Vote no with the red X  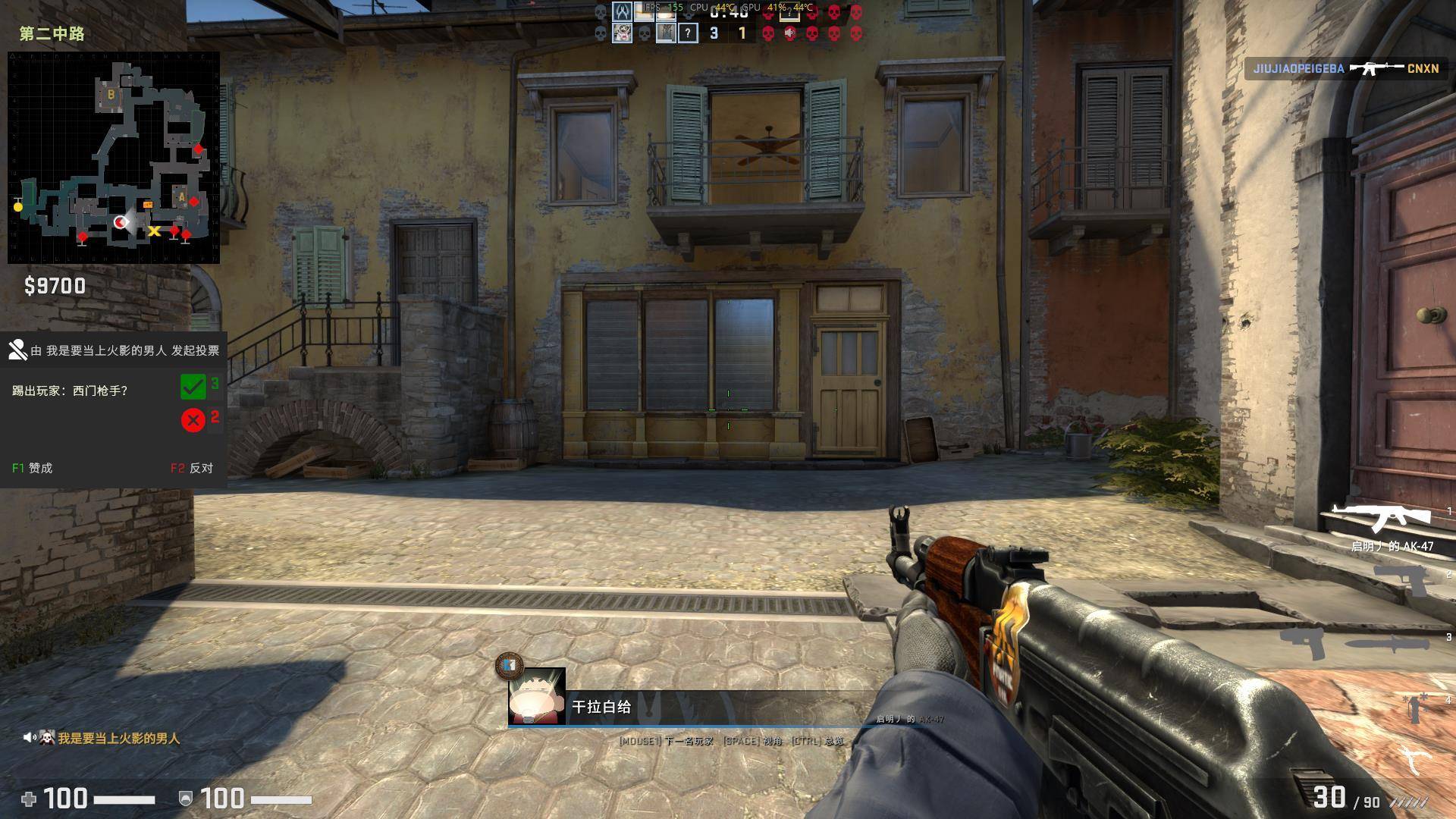pos(193,419)
